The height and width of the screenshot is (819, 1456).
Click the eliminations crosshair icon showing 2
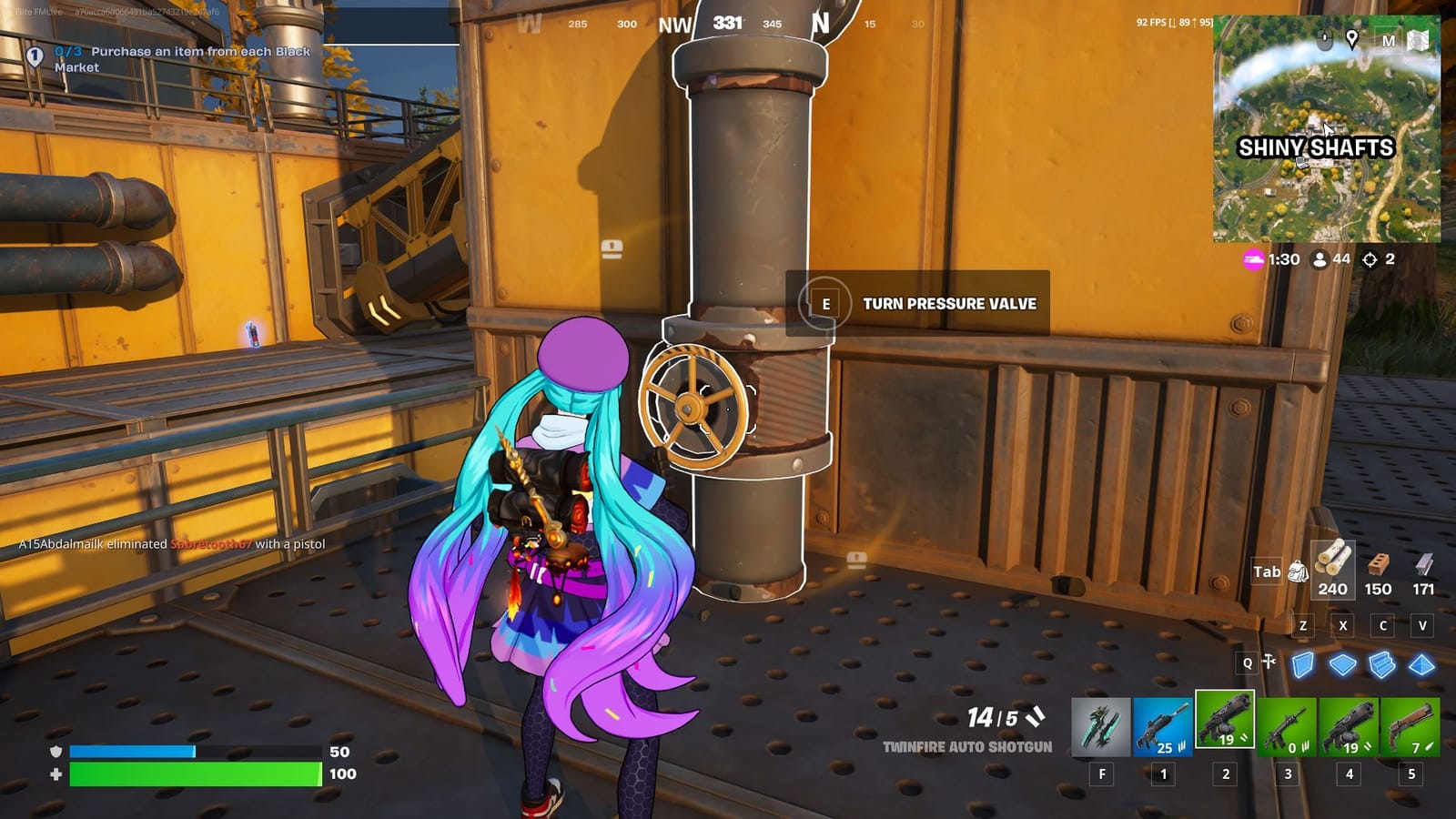click(x=1370, y=259)
